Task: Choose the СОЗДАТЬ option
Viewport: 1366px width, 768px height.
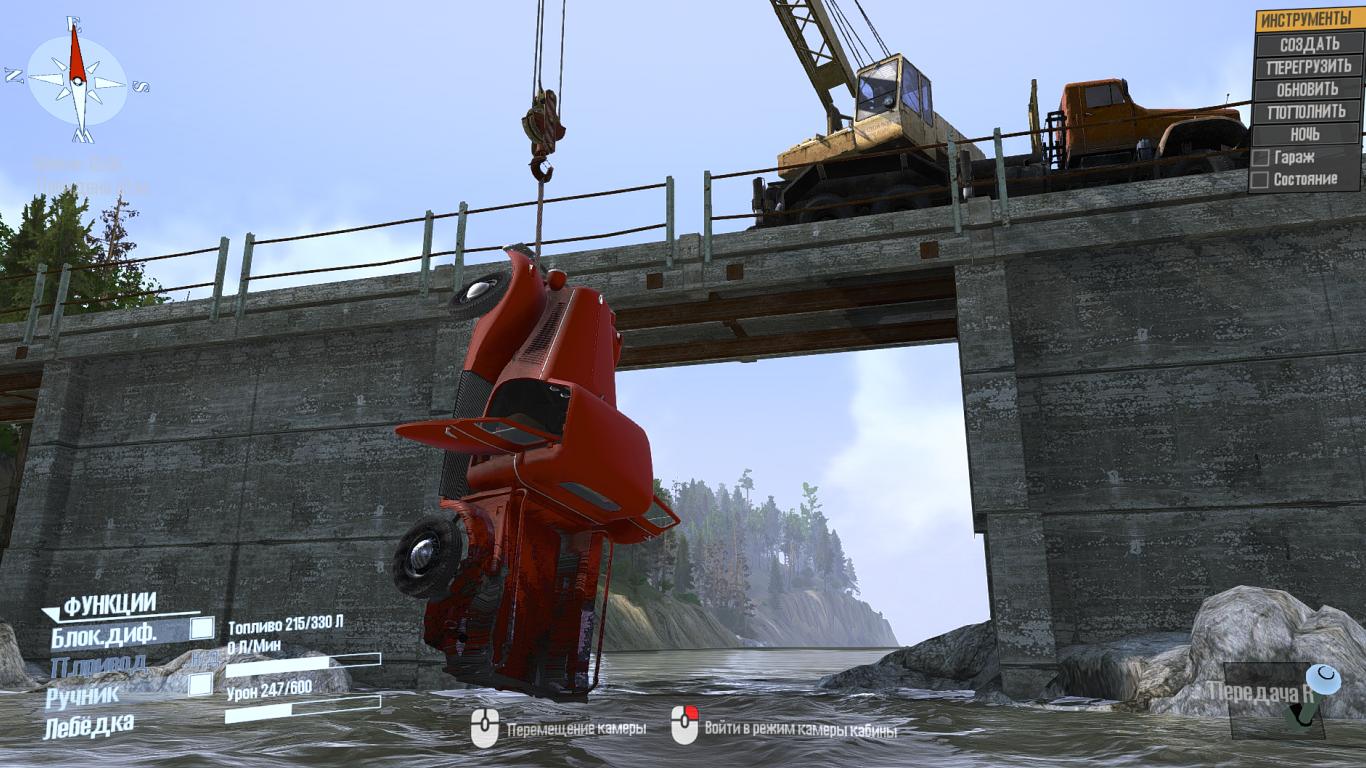Action: pos(1308,44)
